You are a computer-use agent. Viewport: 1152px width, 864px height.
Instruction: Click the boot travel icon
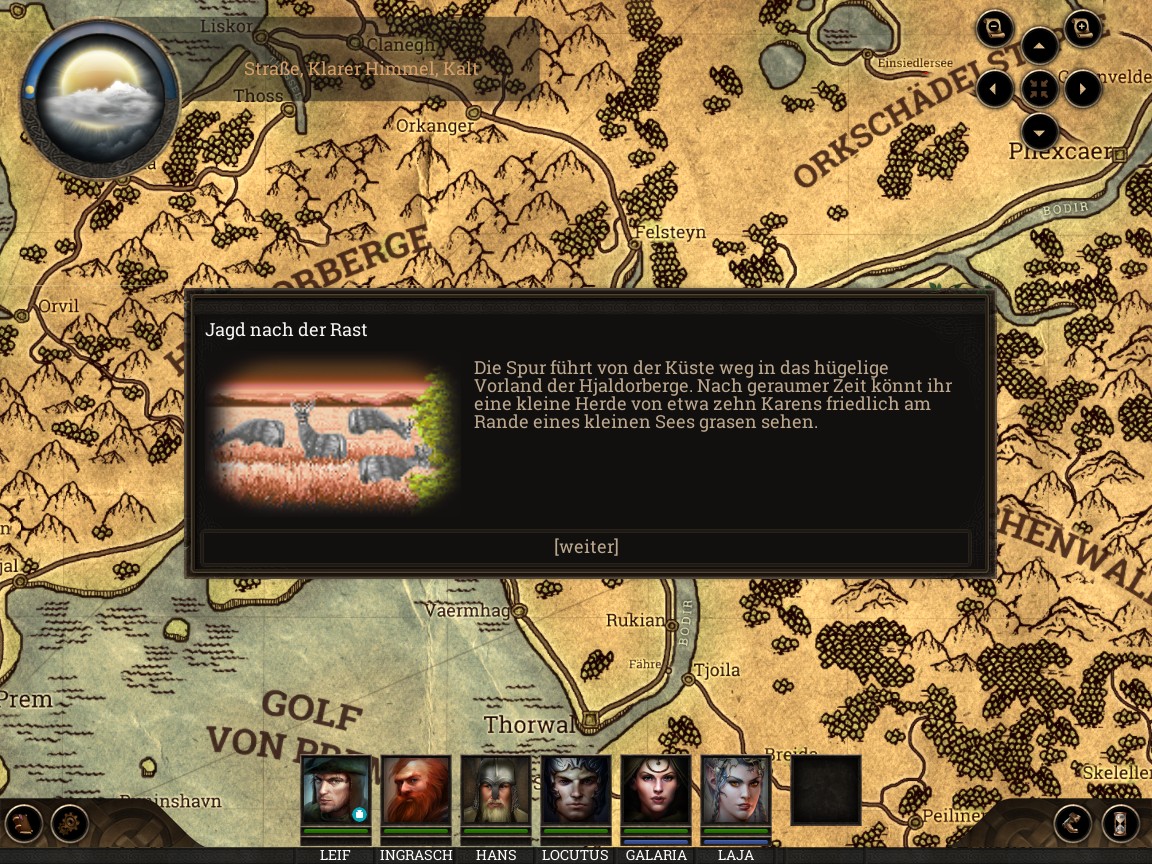[x=1072, y=823]
